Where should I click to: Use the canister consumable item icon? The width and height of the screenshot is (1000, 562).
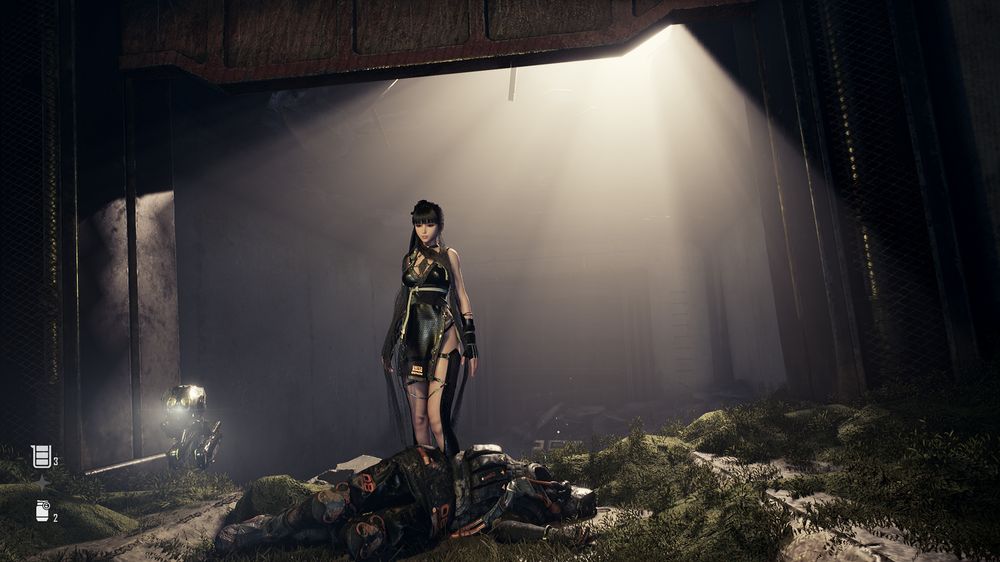[43, 511]
